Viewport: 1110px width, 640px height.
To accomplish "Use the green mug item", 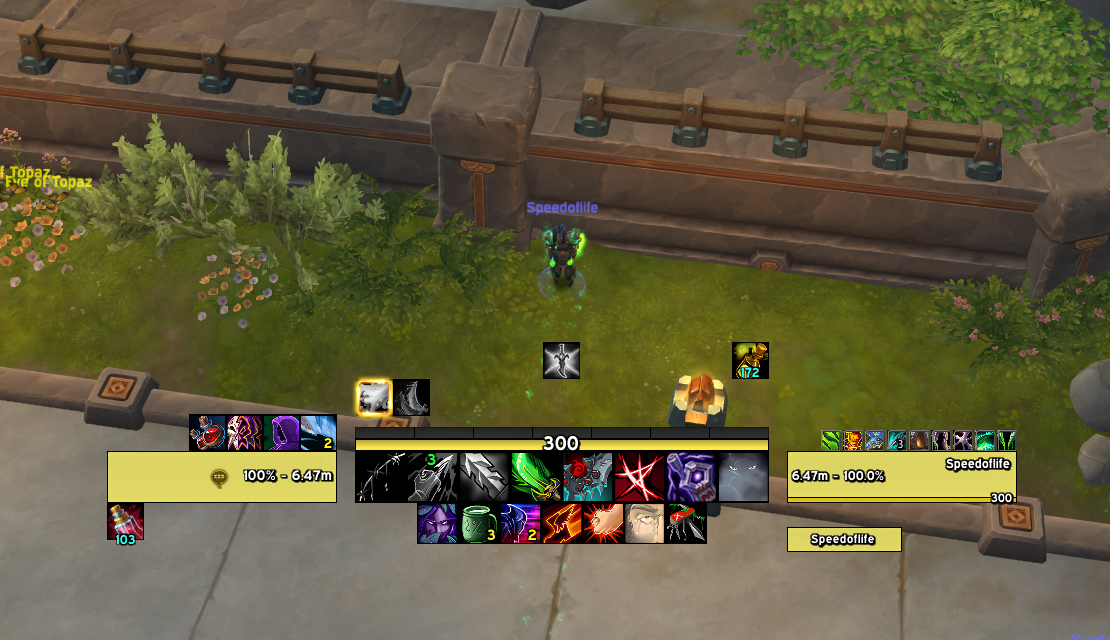I will [x=479, y=523].
